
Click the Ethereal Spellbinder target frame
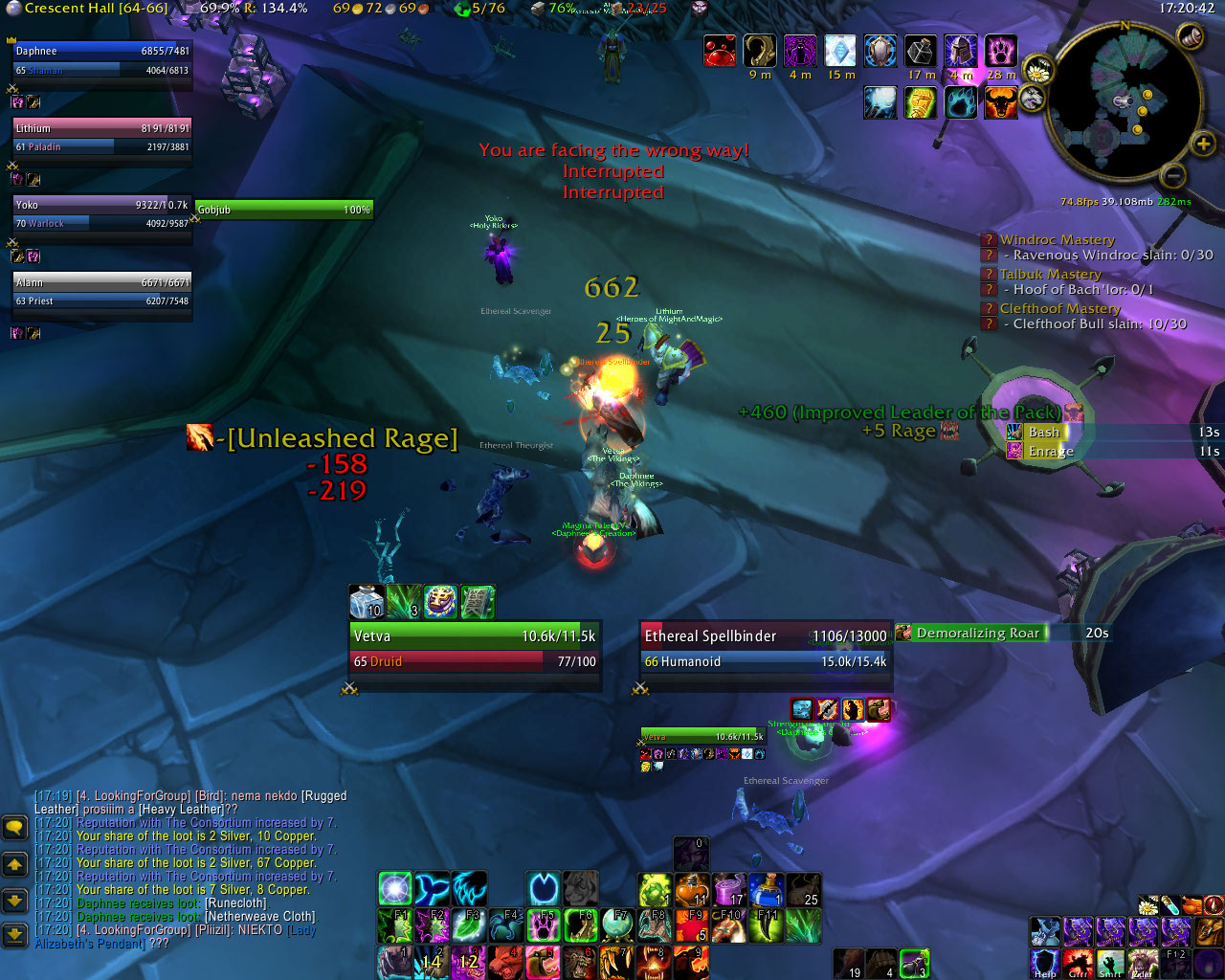point(765,648)
